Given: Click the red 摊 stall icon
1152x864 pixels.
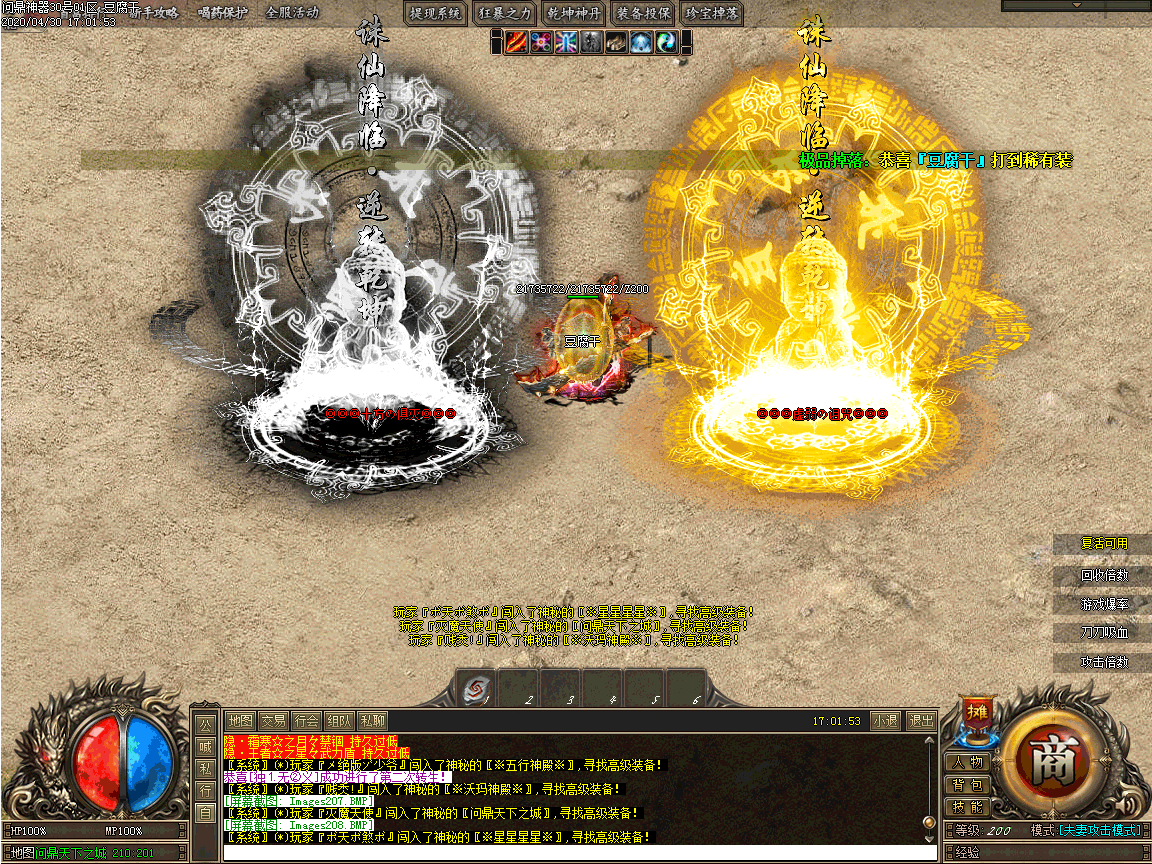Looking at the screenshot, I should [x=976, y=714].
